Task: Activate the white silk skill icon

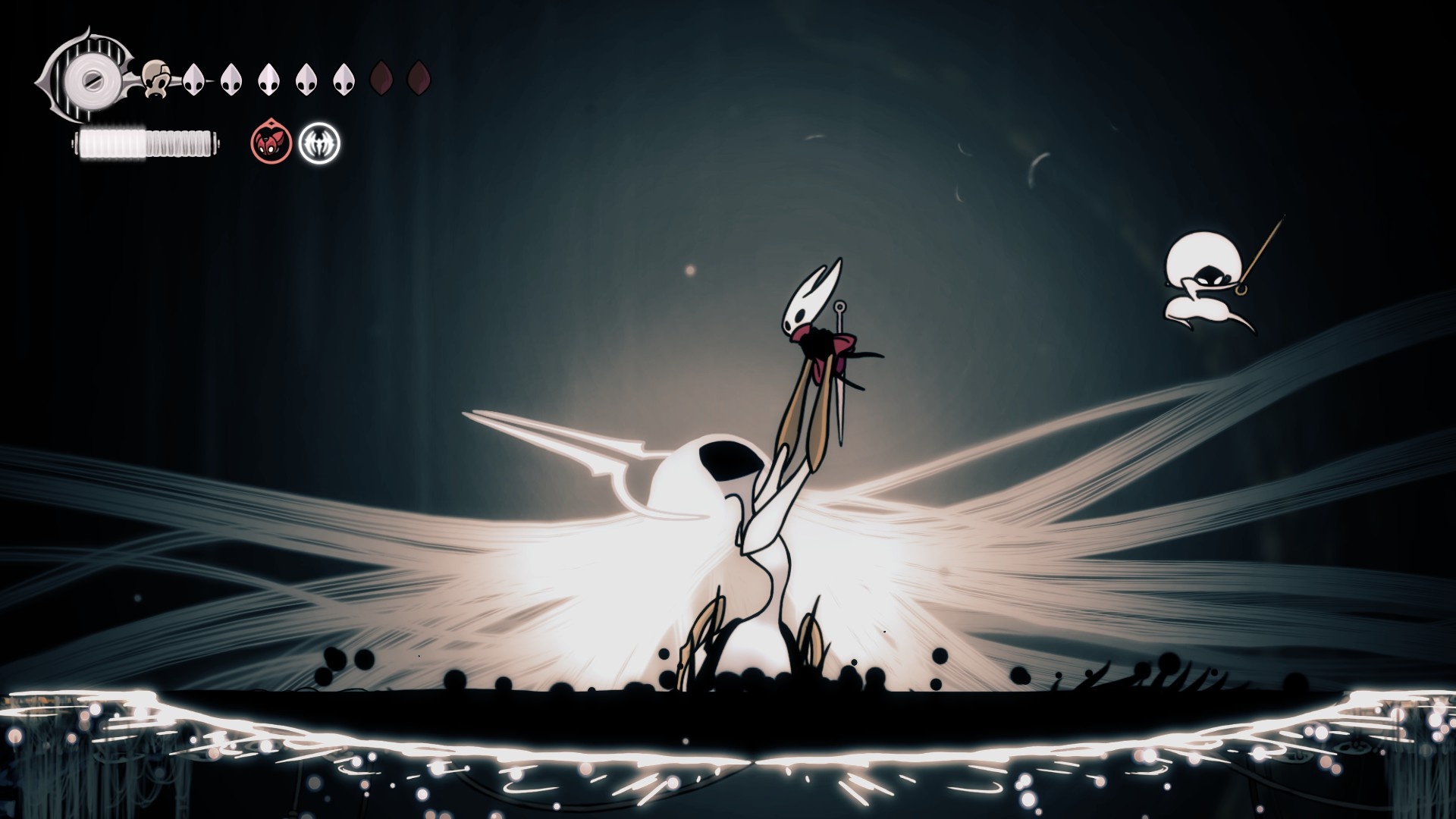Action: point(319,143)
